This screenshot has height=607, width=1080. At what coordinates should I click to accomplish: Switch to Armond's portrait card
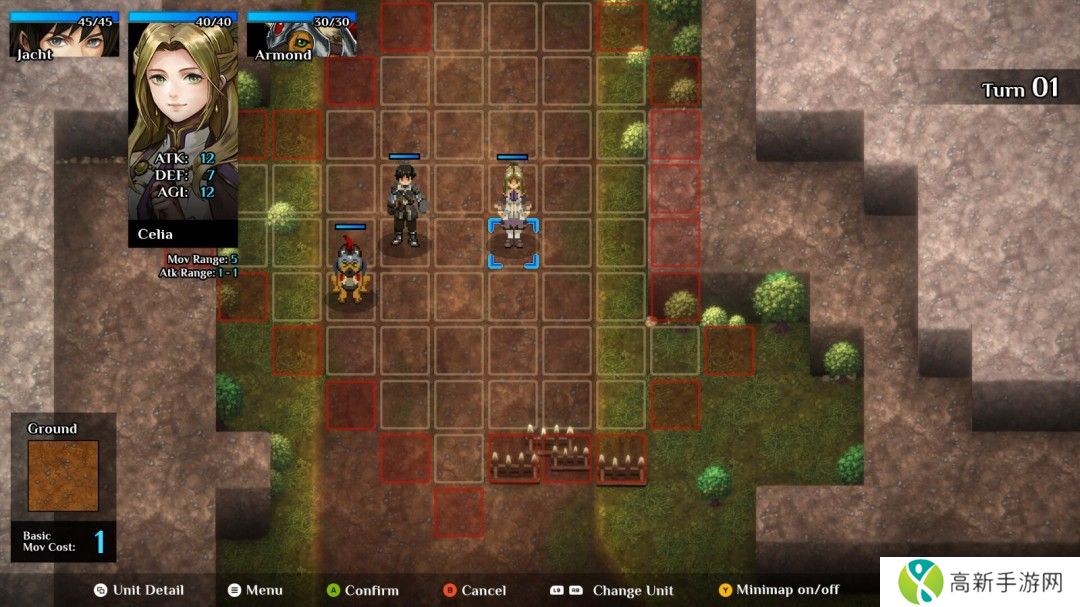pos(300,38)
